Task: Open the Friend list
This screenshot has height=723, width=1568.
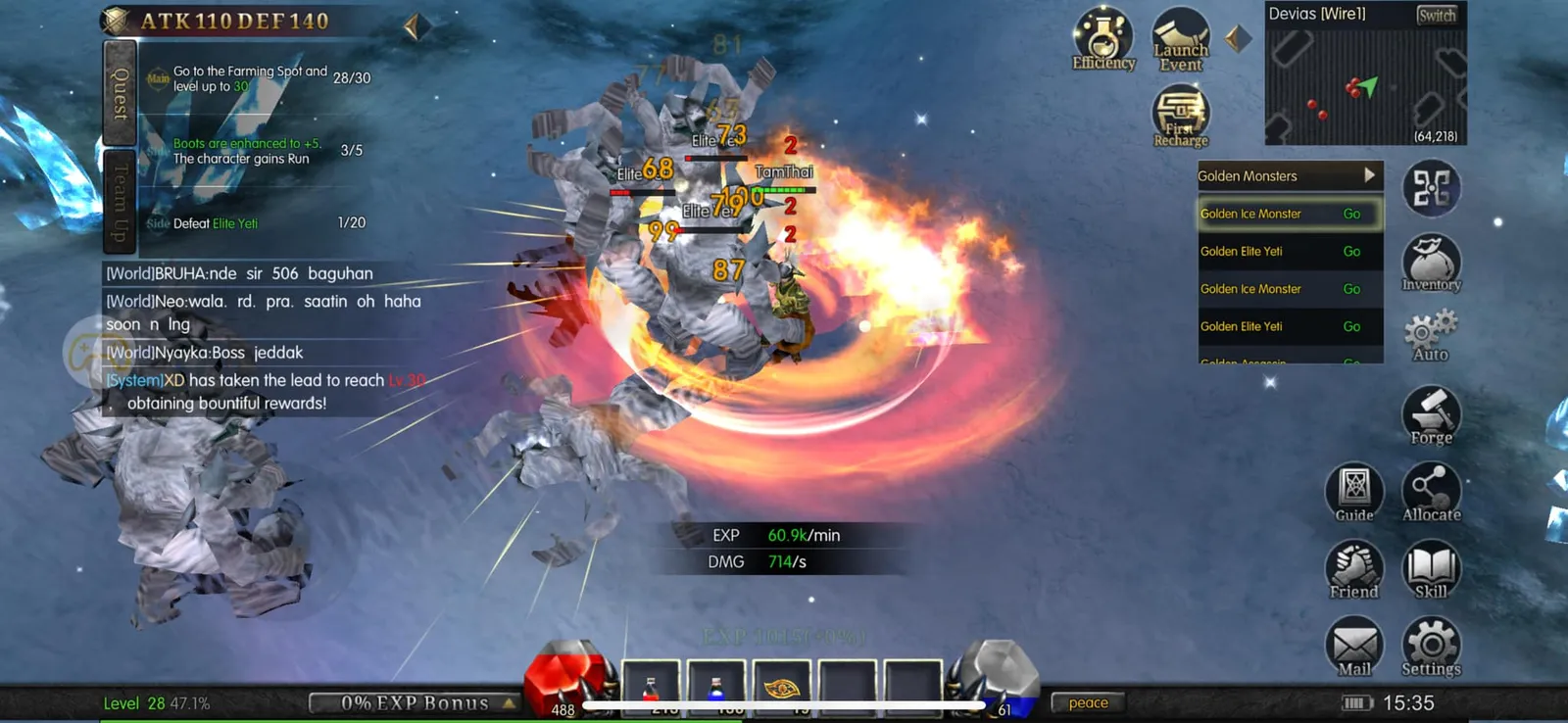Action: click(1354, 569)
